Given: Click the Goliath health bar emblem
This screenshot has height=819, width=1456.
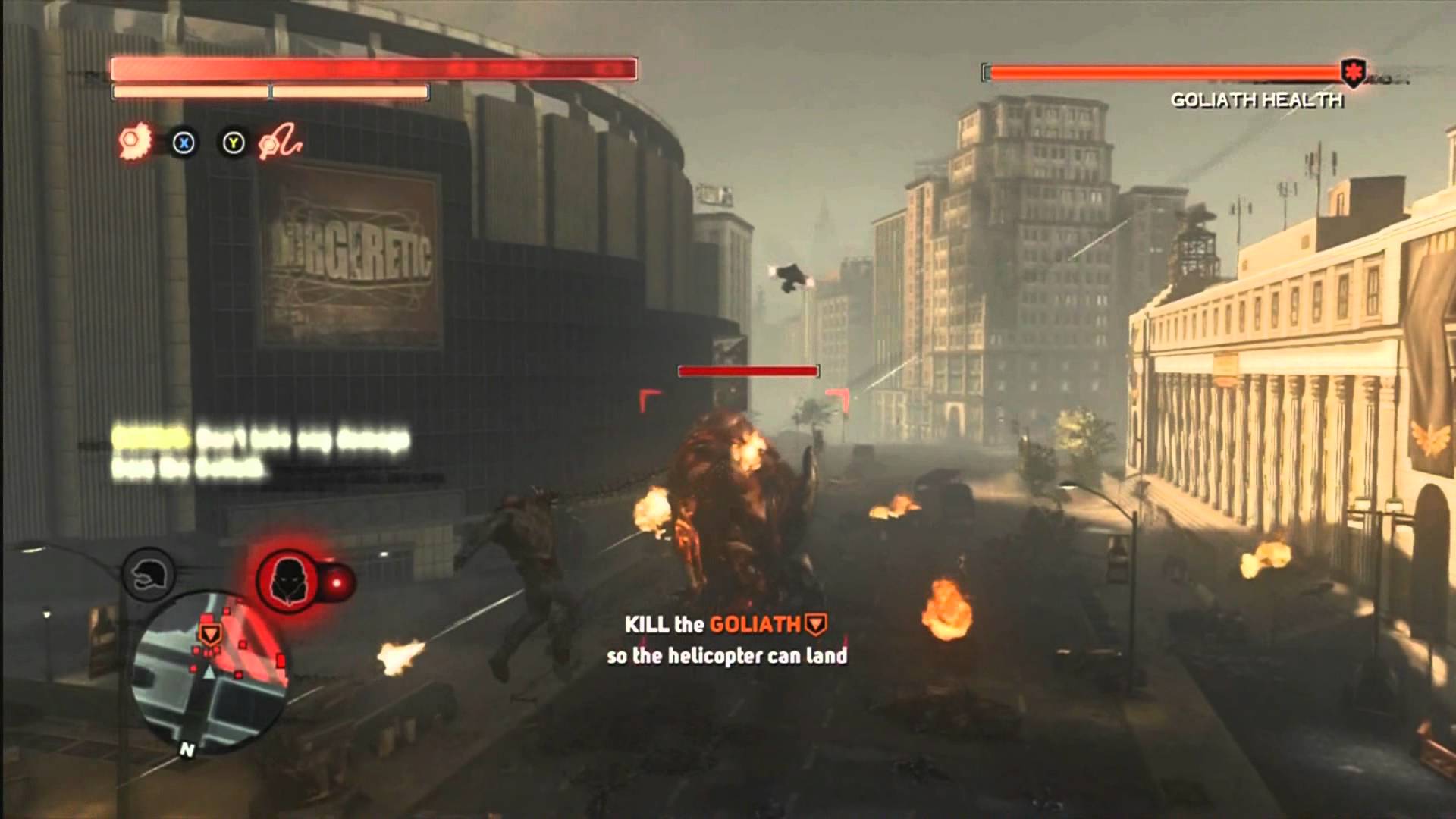Looking at the screenshot, I should (x=1352, y=74).
